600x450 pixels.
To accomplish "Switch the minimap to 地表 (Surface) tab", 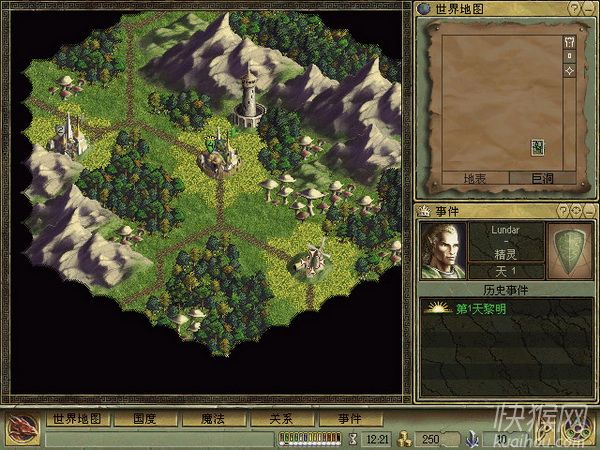I will point(471,178).
